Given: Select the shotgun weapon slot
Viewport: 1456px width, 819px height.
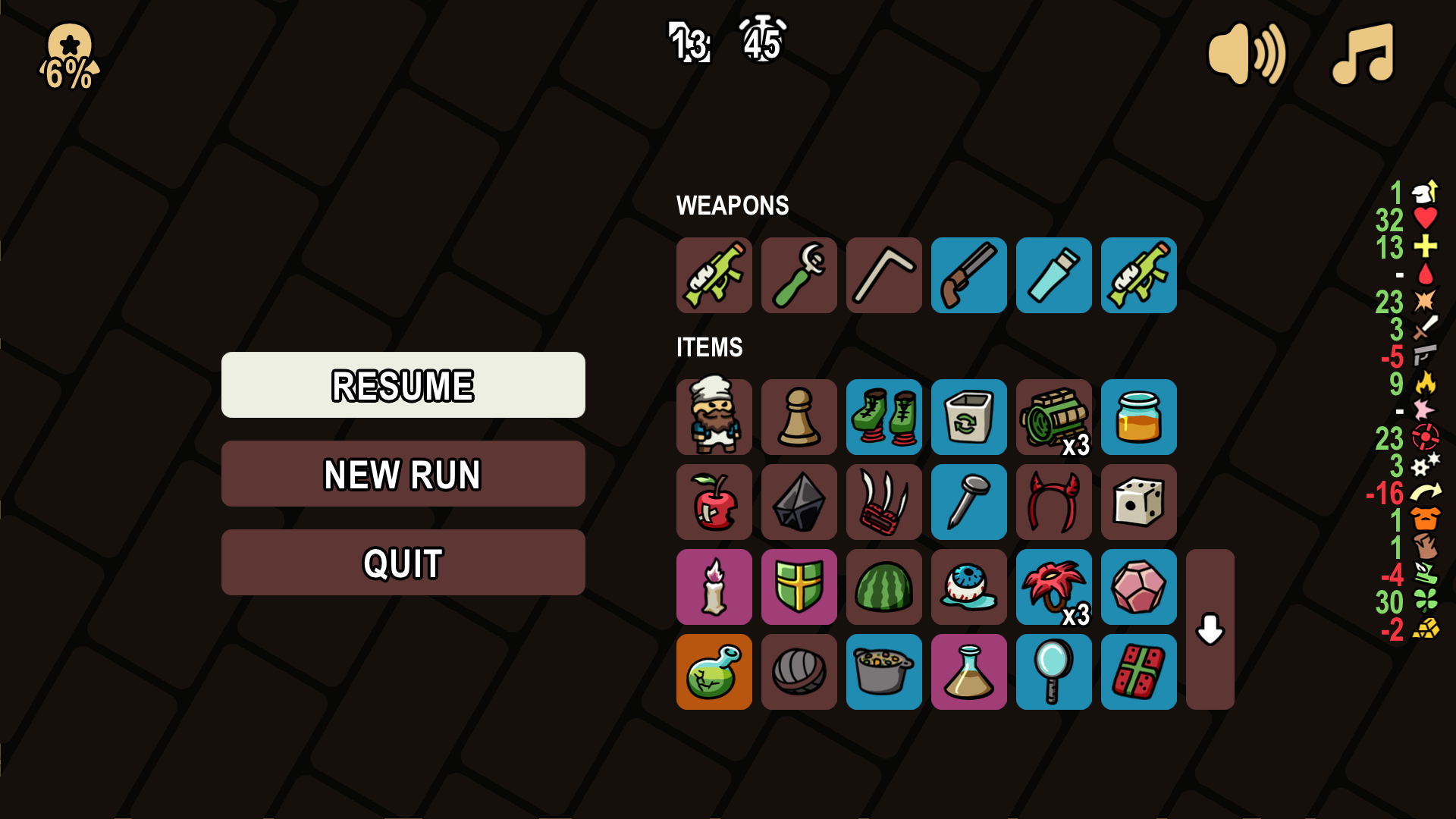Looking at the screenshot, I should (x=969, y=275).
